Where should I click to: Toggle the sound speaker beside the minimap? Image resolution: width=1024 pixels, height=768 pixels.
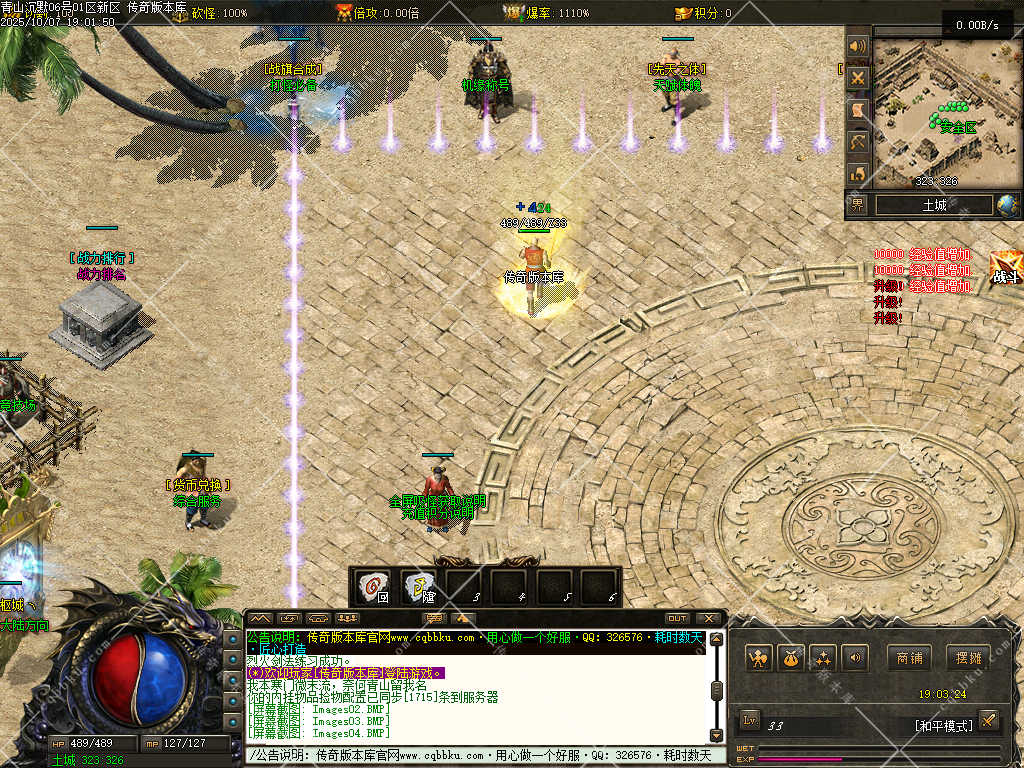pyautogui.click(x=857, y=46)
